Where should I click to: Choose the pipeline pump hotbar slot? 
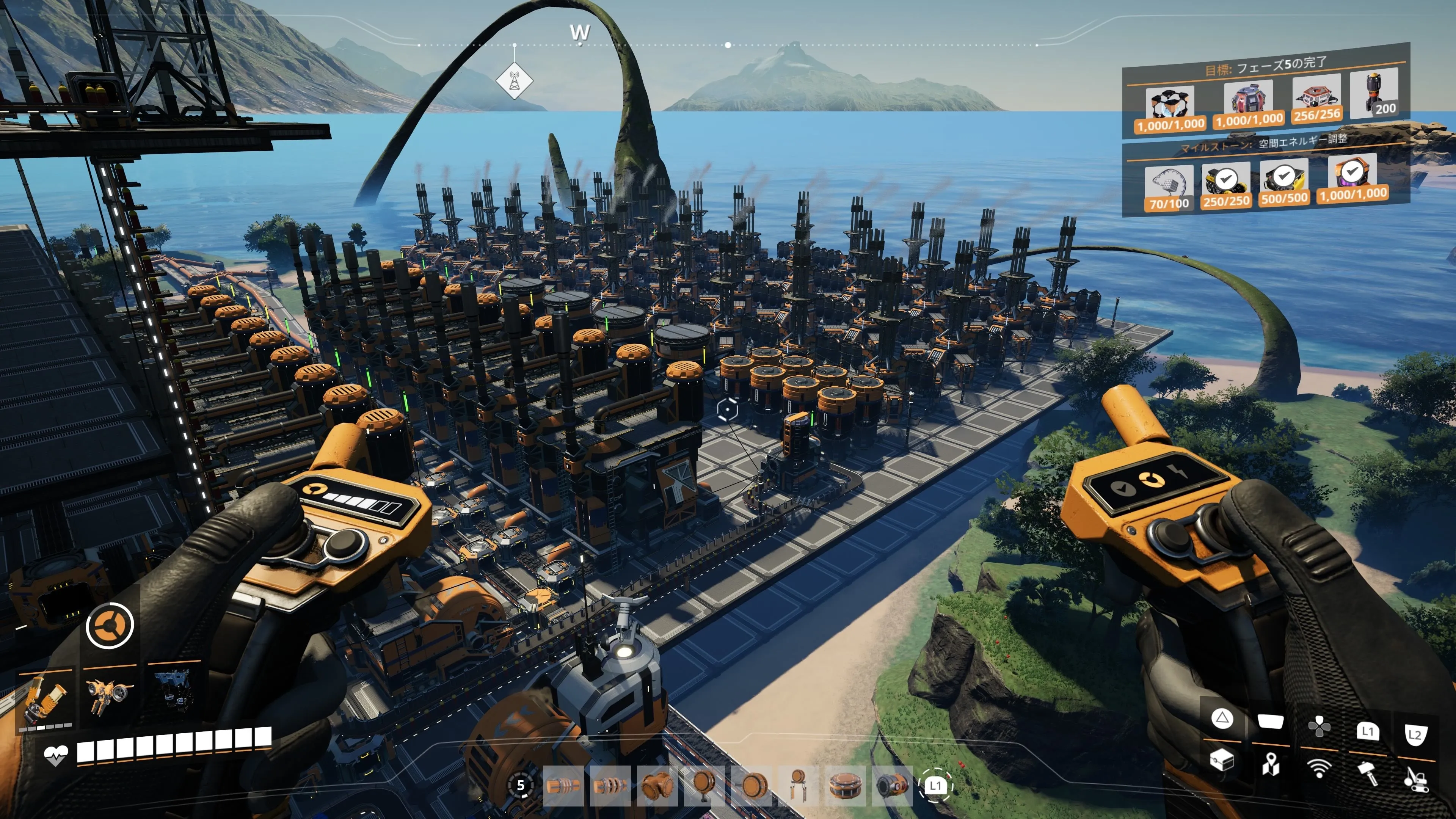[x=893, y=786]
